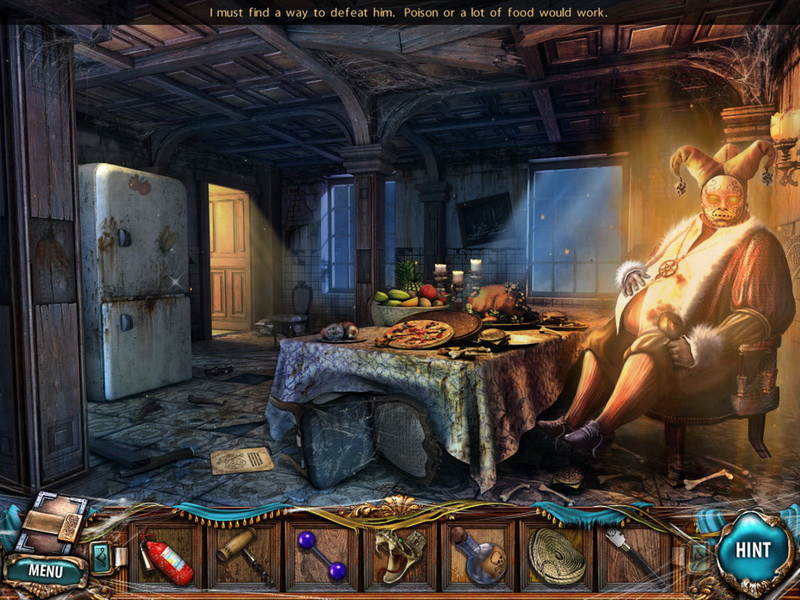
Task: Pick the coiled rope item
Action: point(556,555)
